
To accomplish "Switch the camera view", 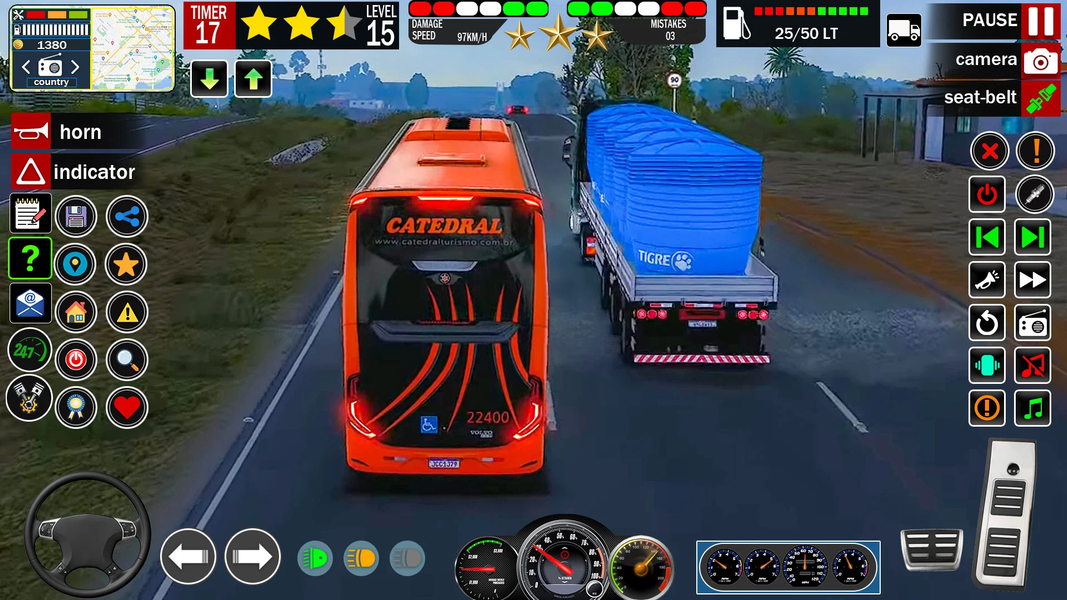I will pos(1040,60).
